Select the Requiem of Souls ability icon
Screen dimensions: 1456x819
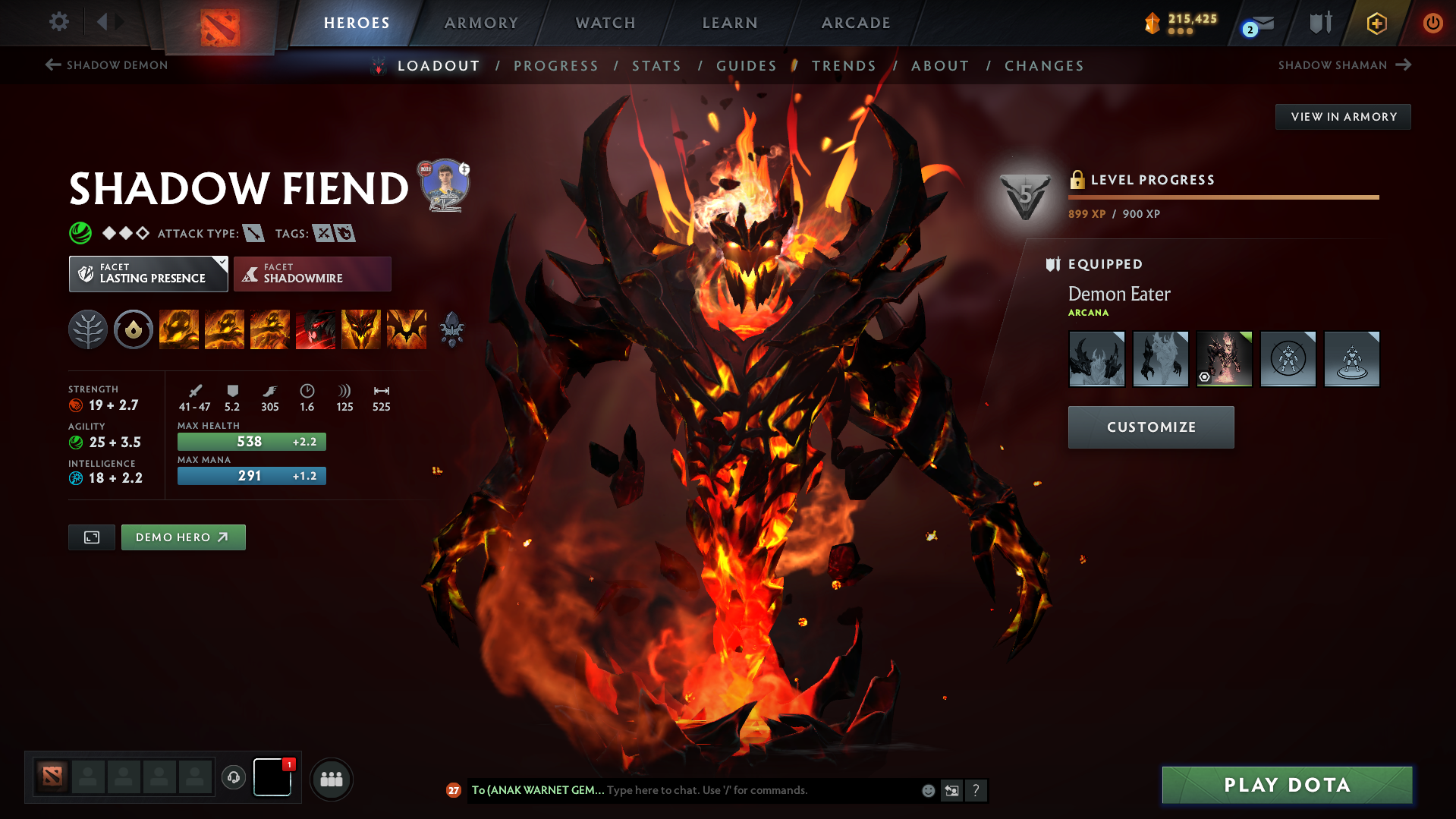pyautogui.click(x=407, y=329)
